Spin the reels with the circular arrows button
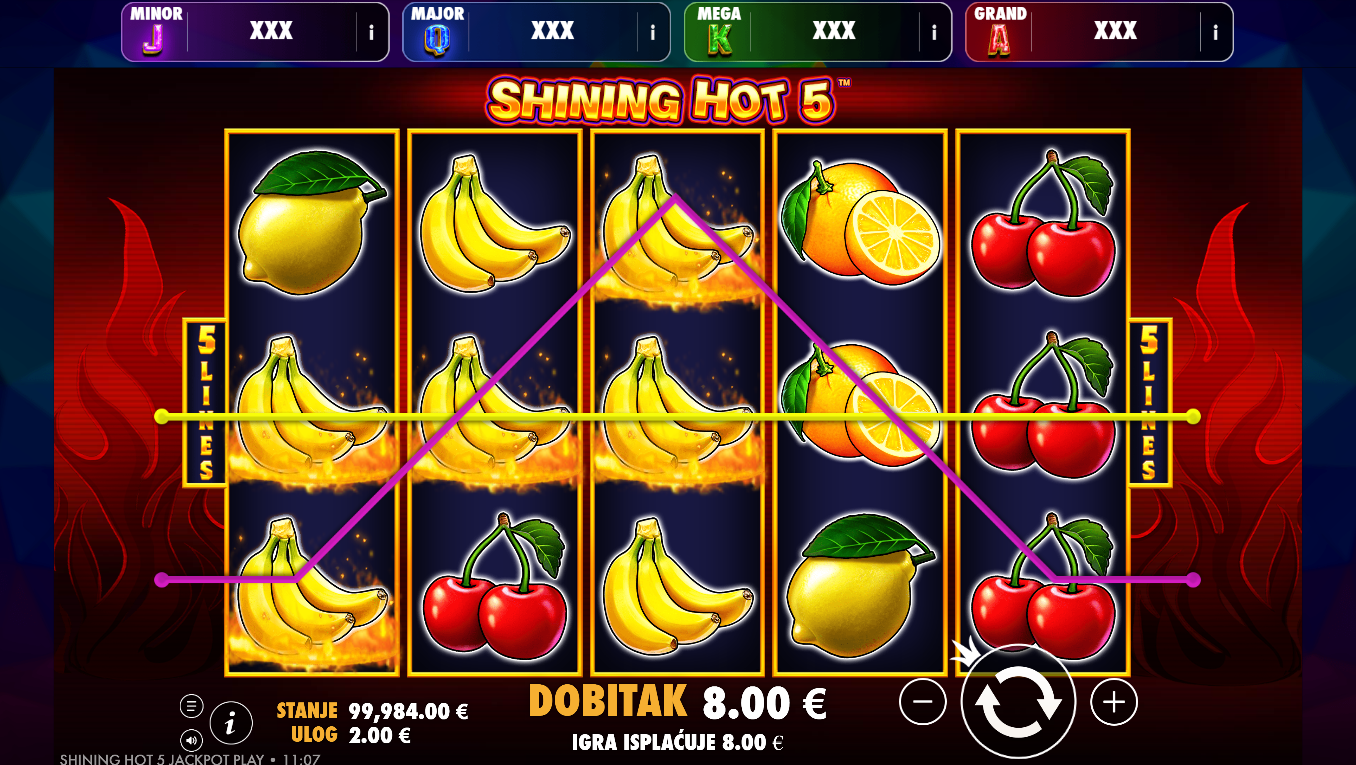1356x765 pixels. pos(1018,703)
